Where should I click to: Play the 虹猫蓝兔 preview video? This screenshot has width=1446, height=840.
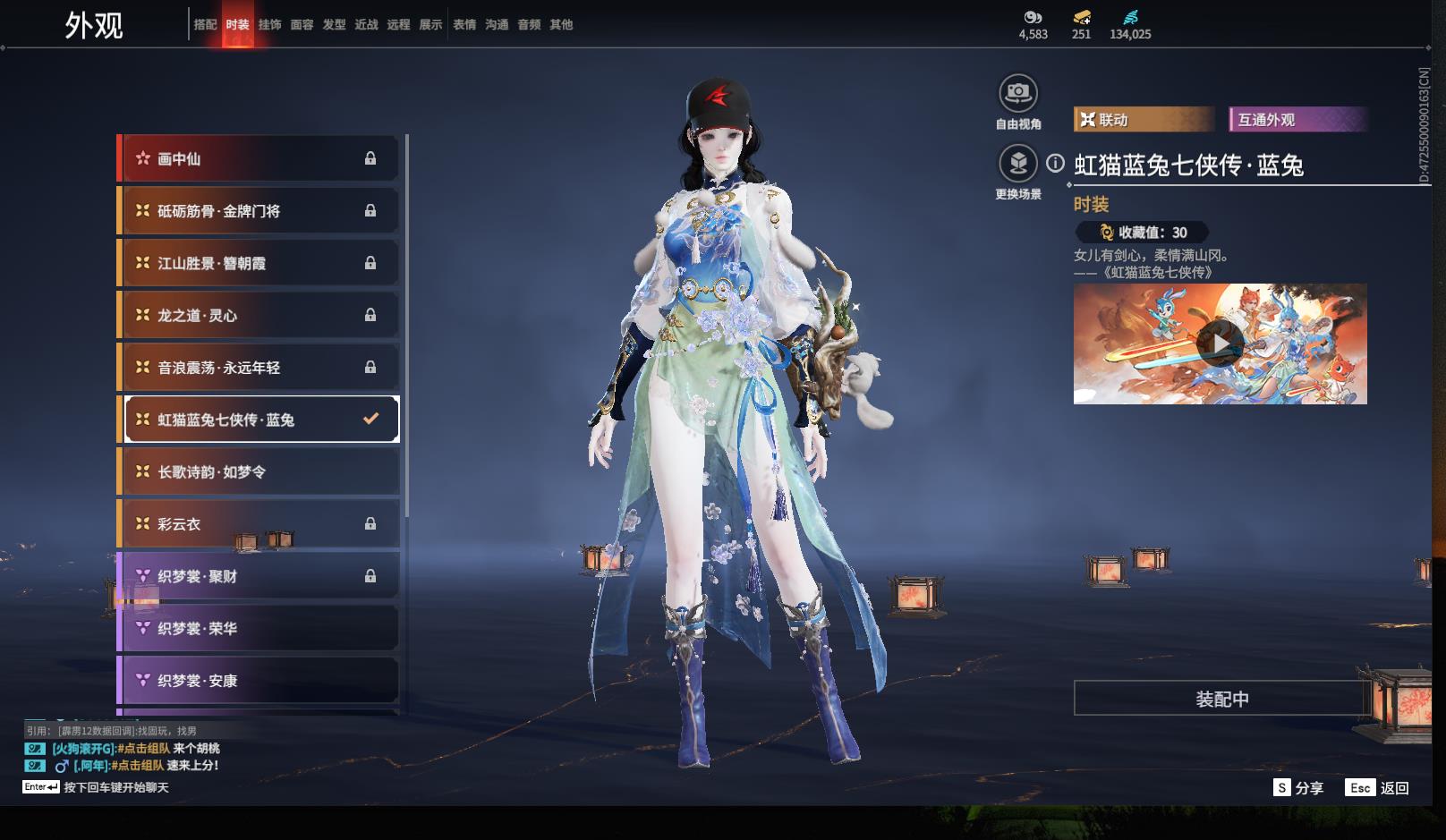(1220, 344)
